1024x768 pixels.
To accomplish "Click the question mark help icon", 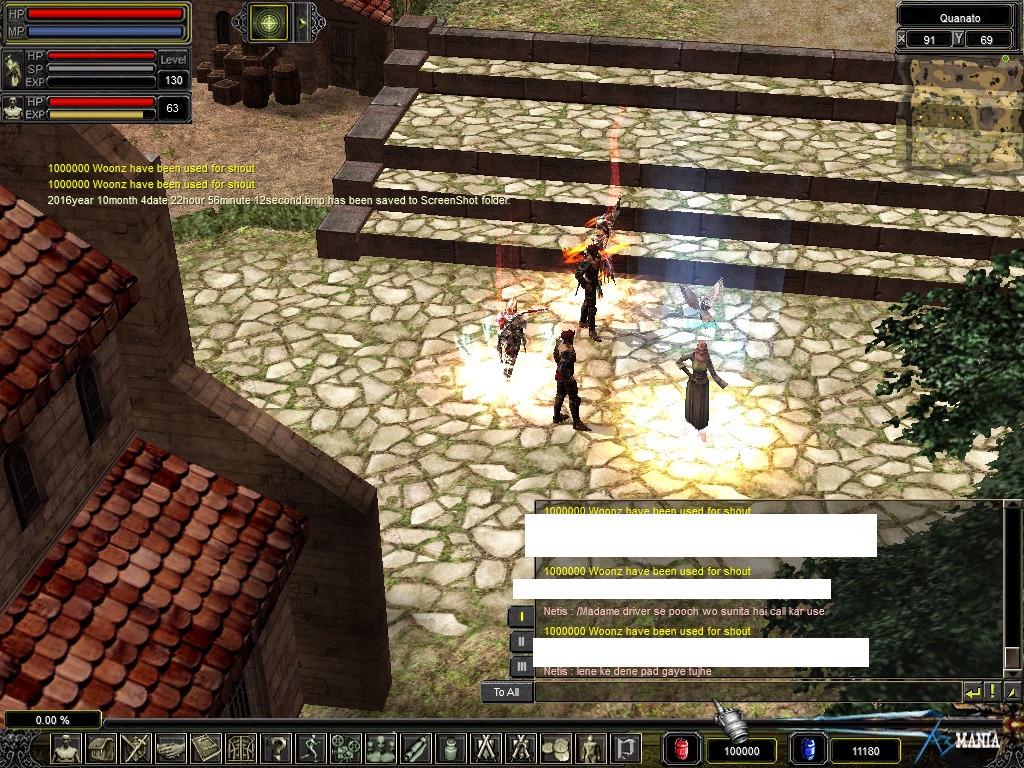I will [x=277, y=748].
